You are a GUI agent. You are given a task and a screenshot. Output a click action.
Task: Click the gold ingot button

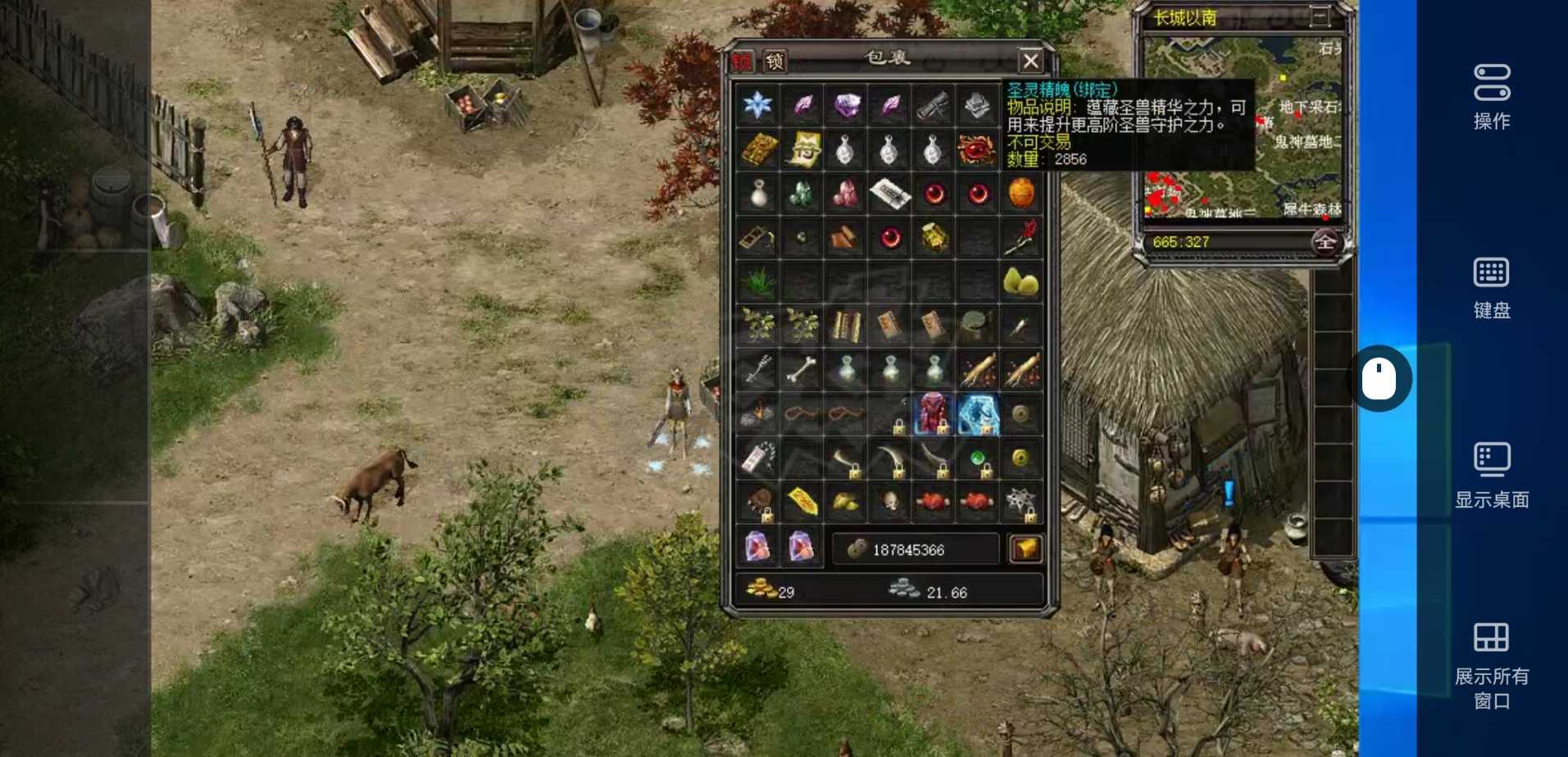click(1025, 549)
